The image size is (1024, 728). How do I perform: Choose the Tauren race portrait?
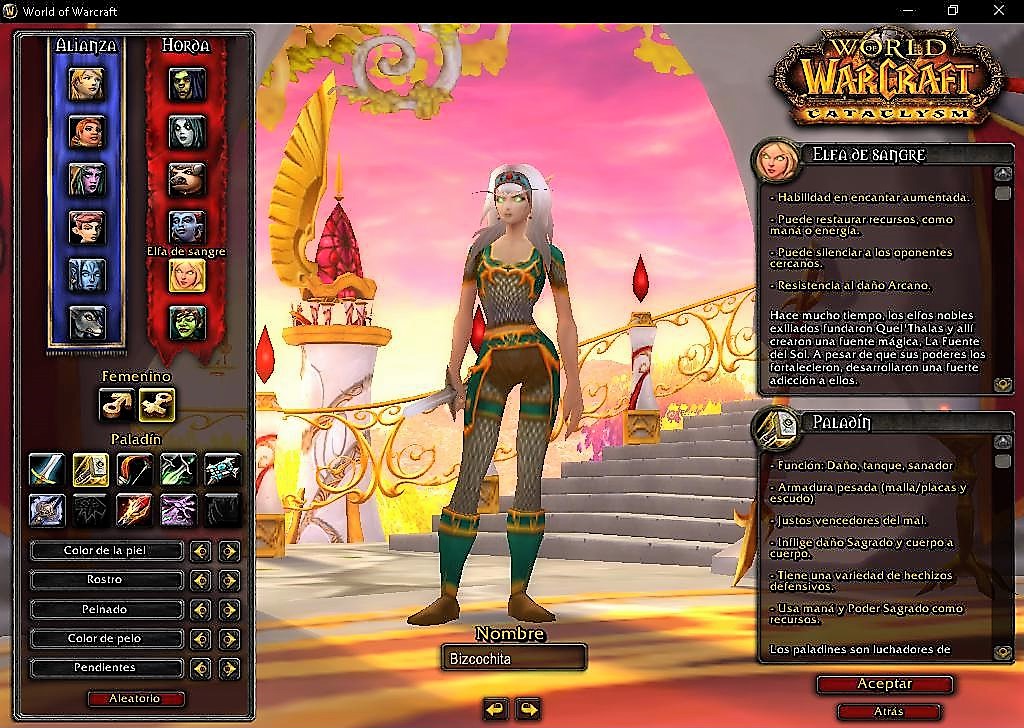[x=186, y=179]
